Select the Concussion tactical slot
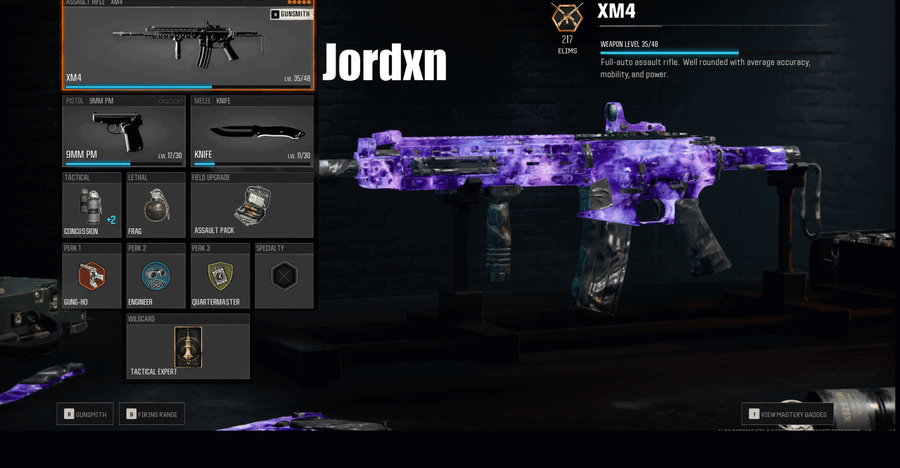This screenshot has width=900, height=468. [91, 206]
